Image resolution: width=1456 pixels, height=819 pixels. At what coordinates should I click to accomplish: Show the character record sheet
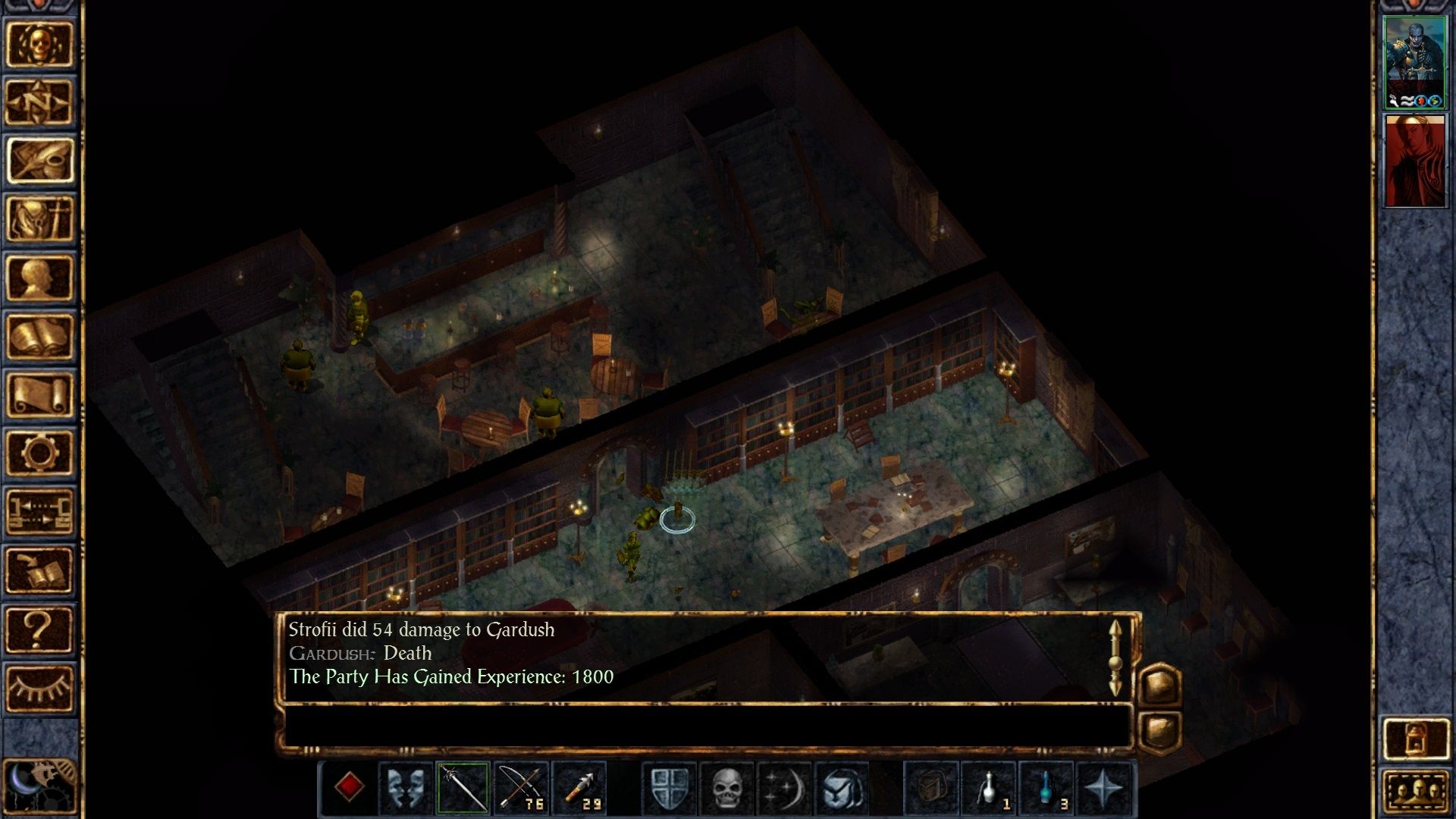point(39,278)
